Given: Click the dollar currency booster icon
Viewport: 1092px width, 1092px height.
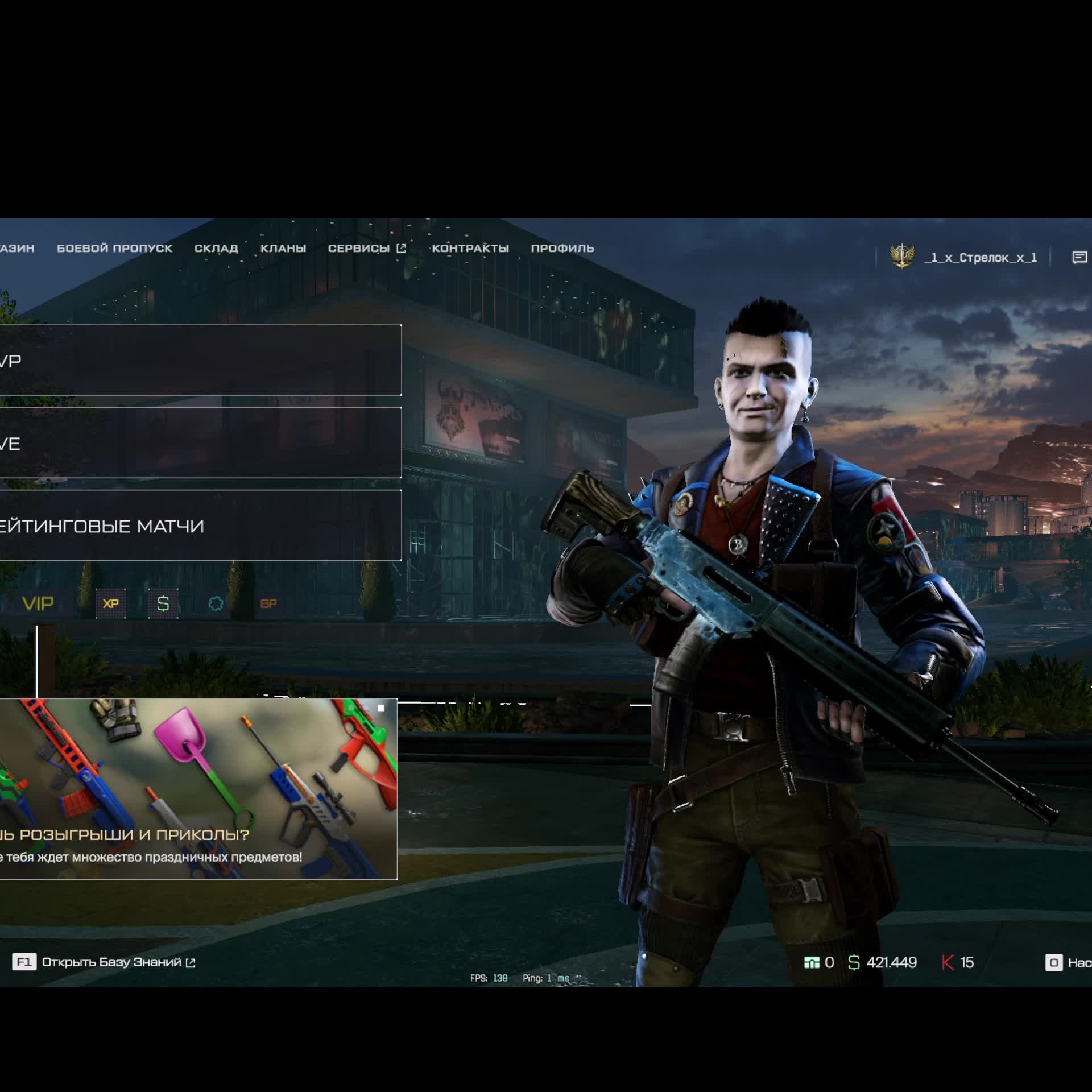Looking at the screenshot, I should [163, 603].
